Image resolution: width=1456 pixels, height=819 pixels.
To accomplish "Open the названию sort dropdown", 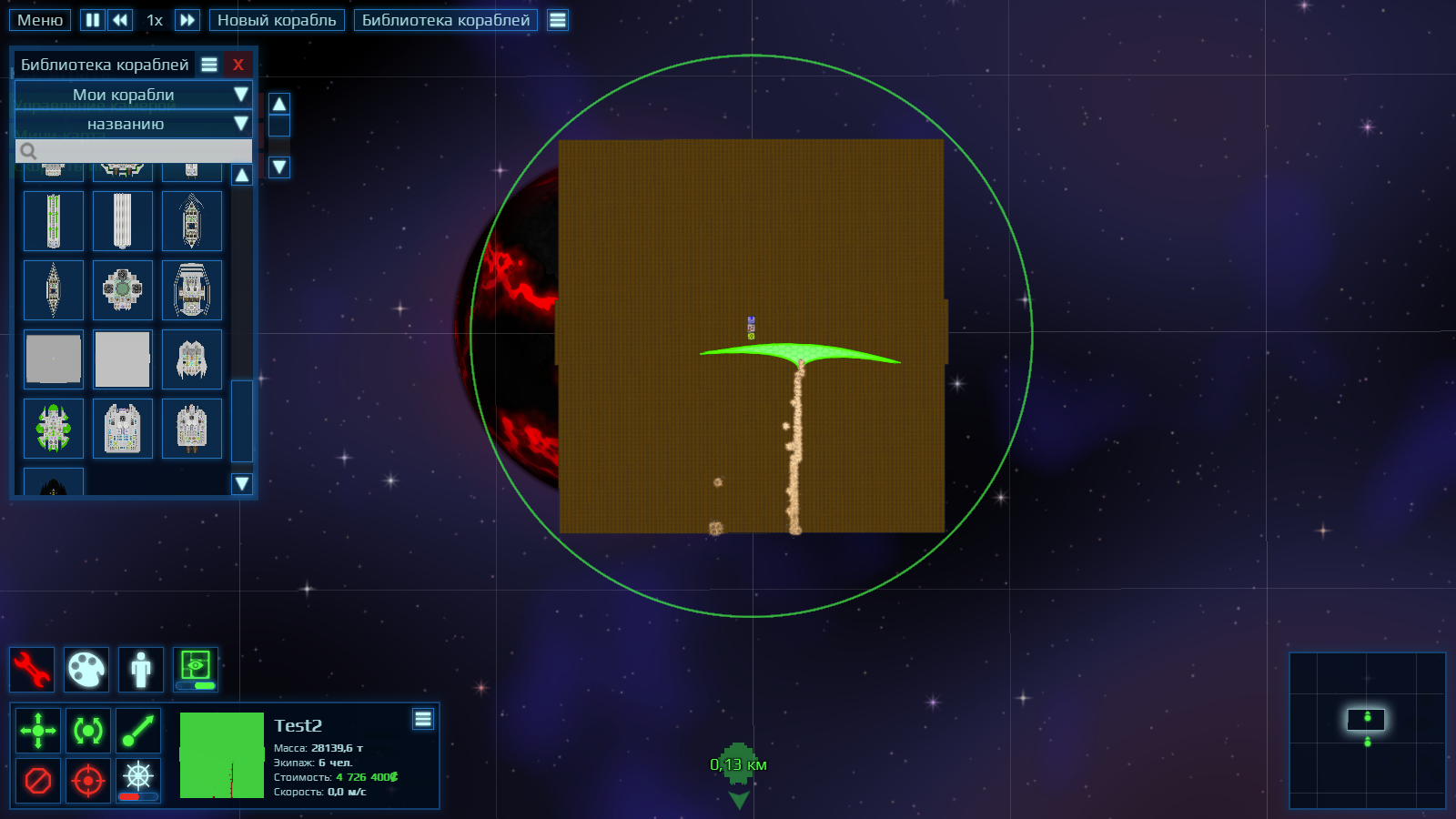I will pyautogui.click(x=133, y=124).
